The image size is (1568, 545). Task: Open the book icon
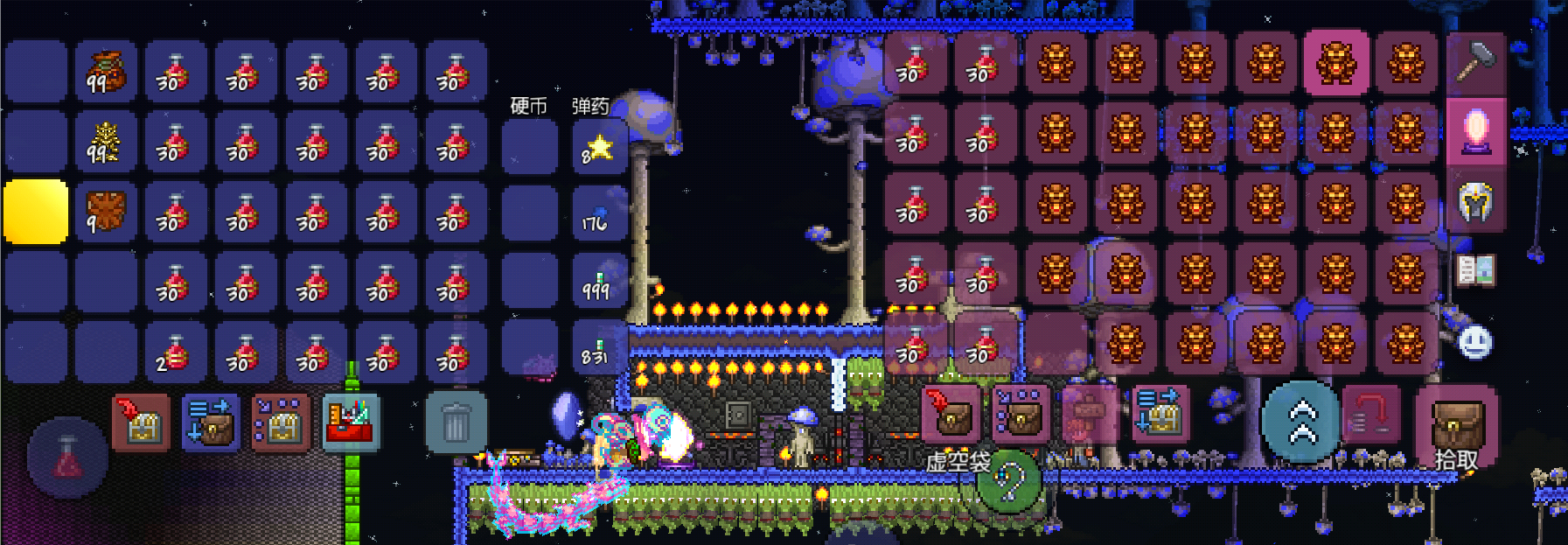pos(1475,271)
